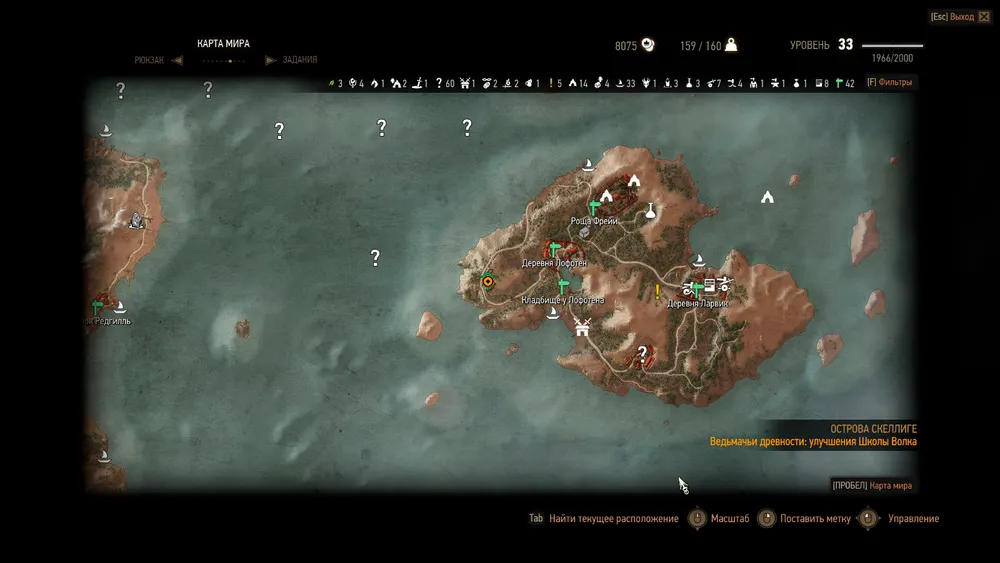
Task: Select the Деревня Лофотен signpost marker
Action: [x=551, y=250]
